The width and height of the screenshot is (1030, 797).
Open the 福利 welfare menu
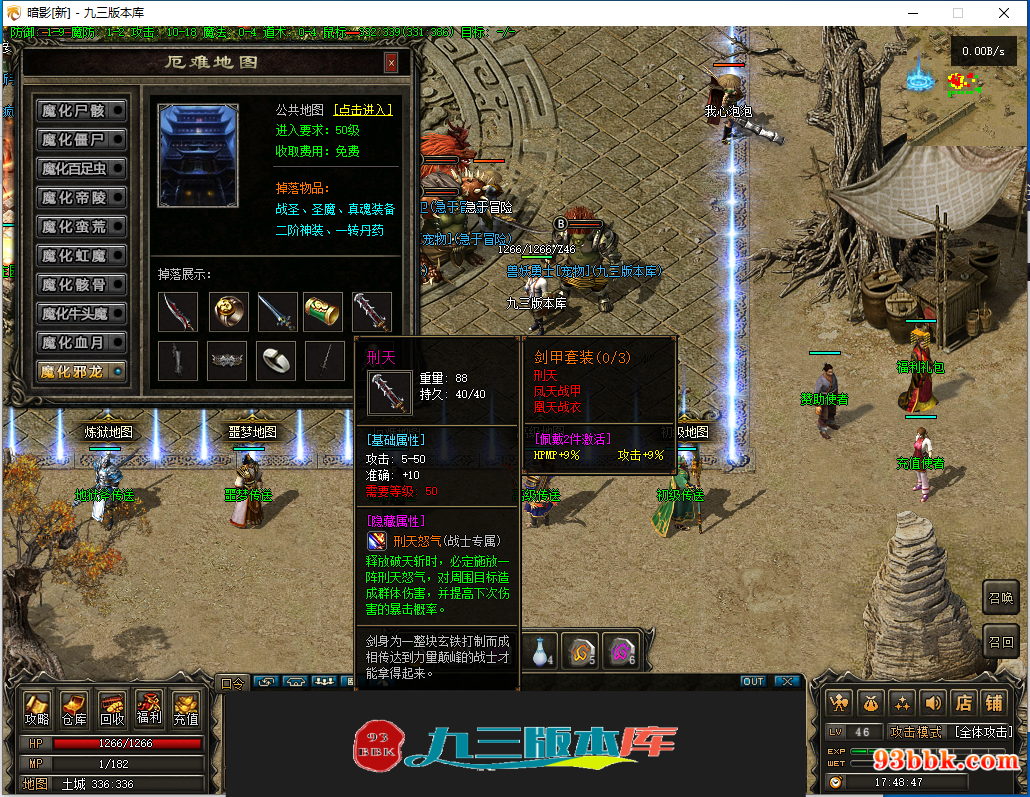pos(149,709)
